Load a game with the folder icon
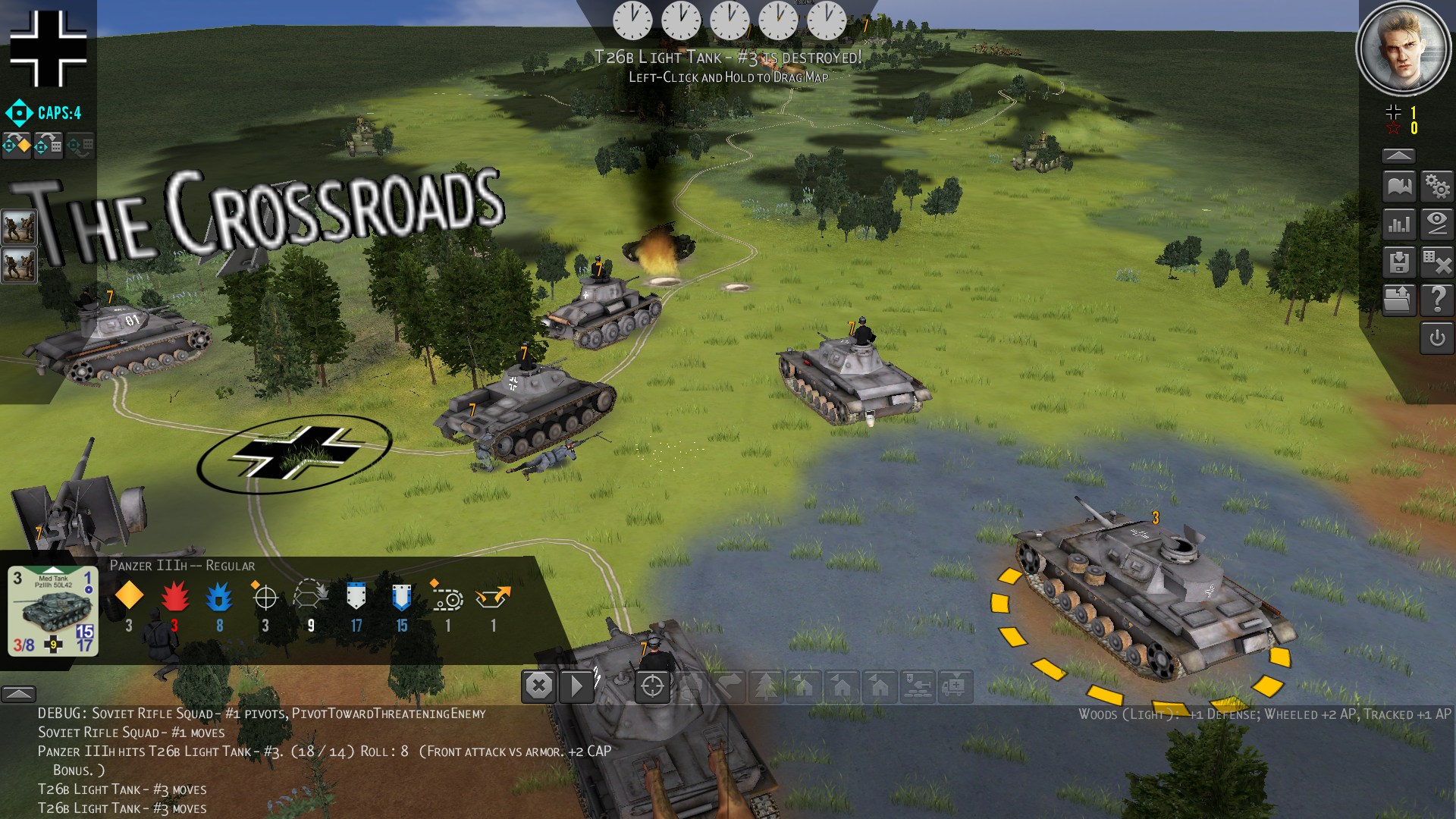The height and width of the screenshot is (819, 1456). point(1399,300)
